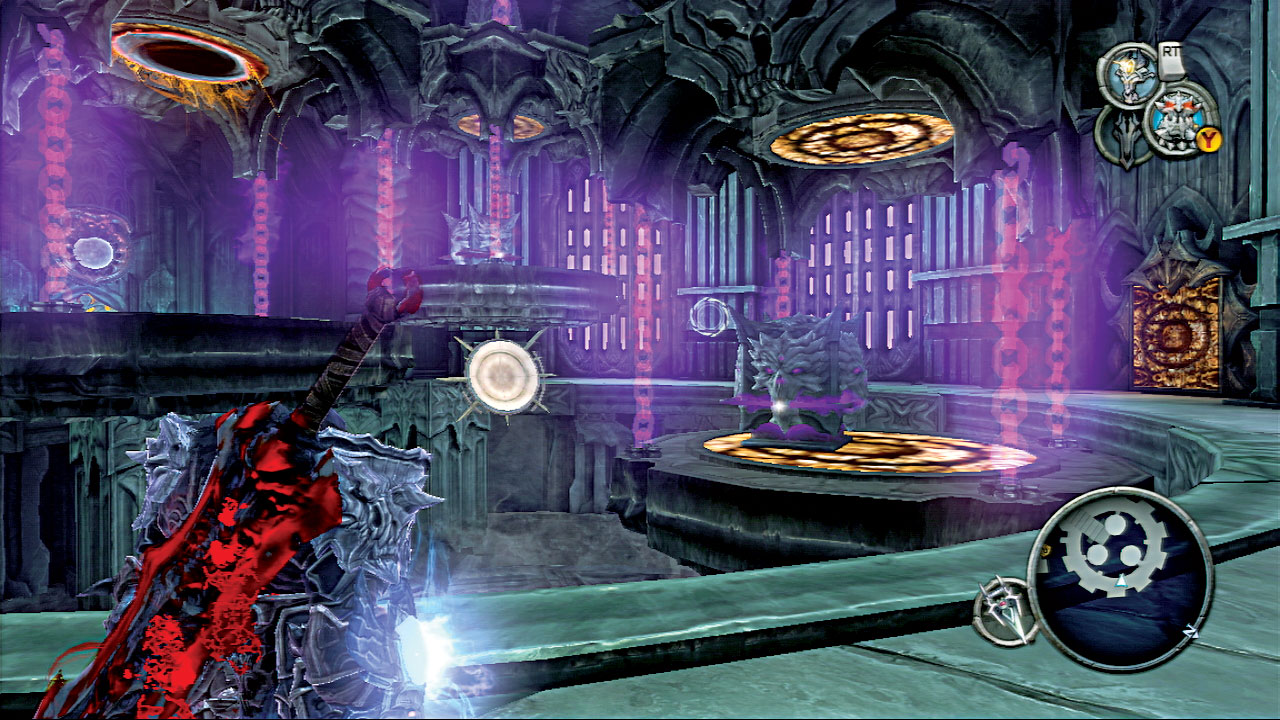The width and height of the screenshot is (1280, 720).
Task: Click the floating ring above the chest
Action: coord(710,318)
